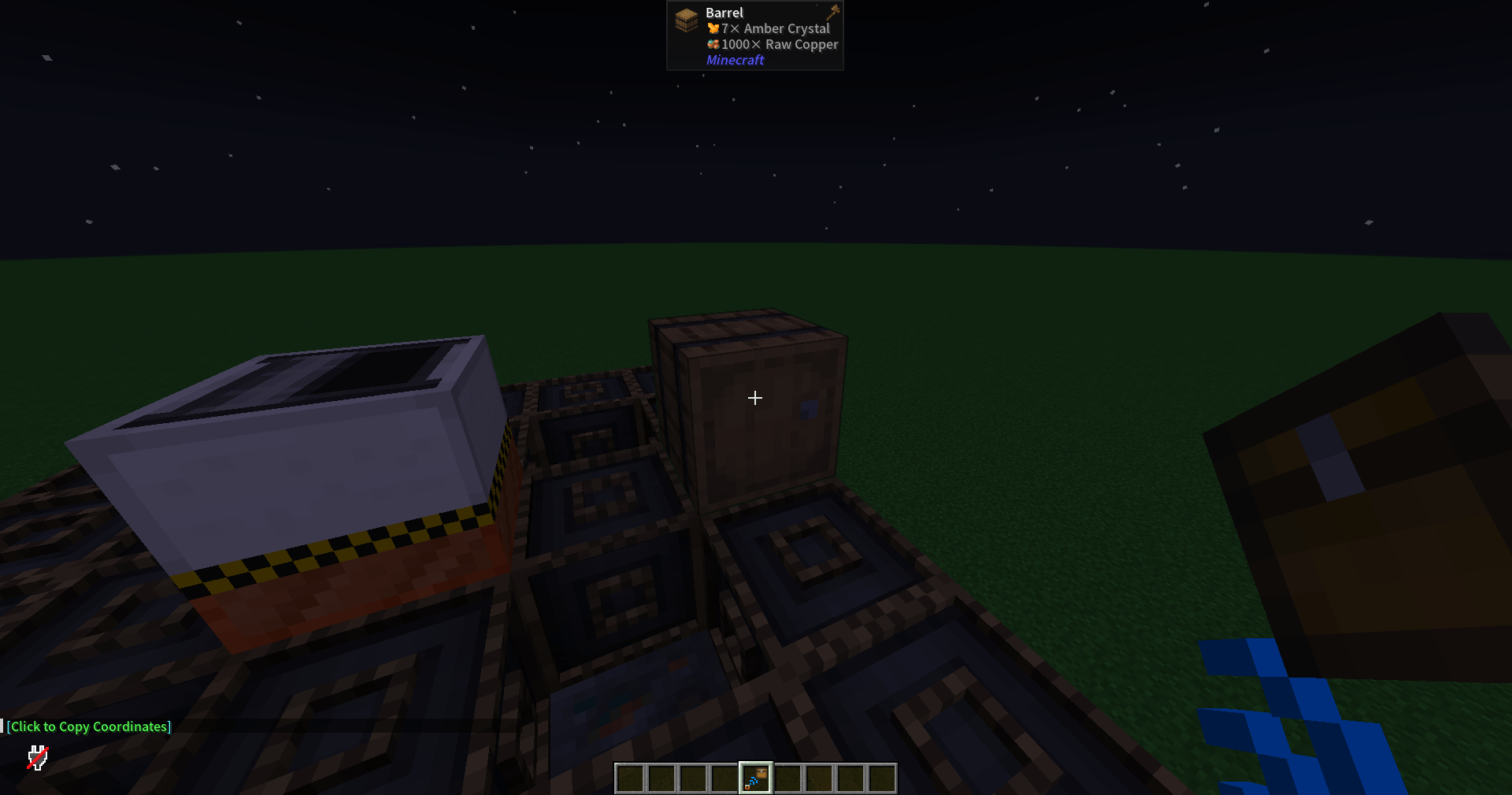1512x795 pixels.
Task: Click the crosshair at screen center
Action: pyautogui.click(x=754, y=398)
